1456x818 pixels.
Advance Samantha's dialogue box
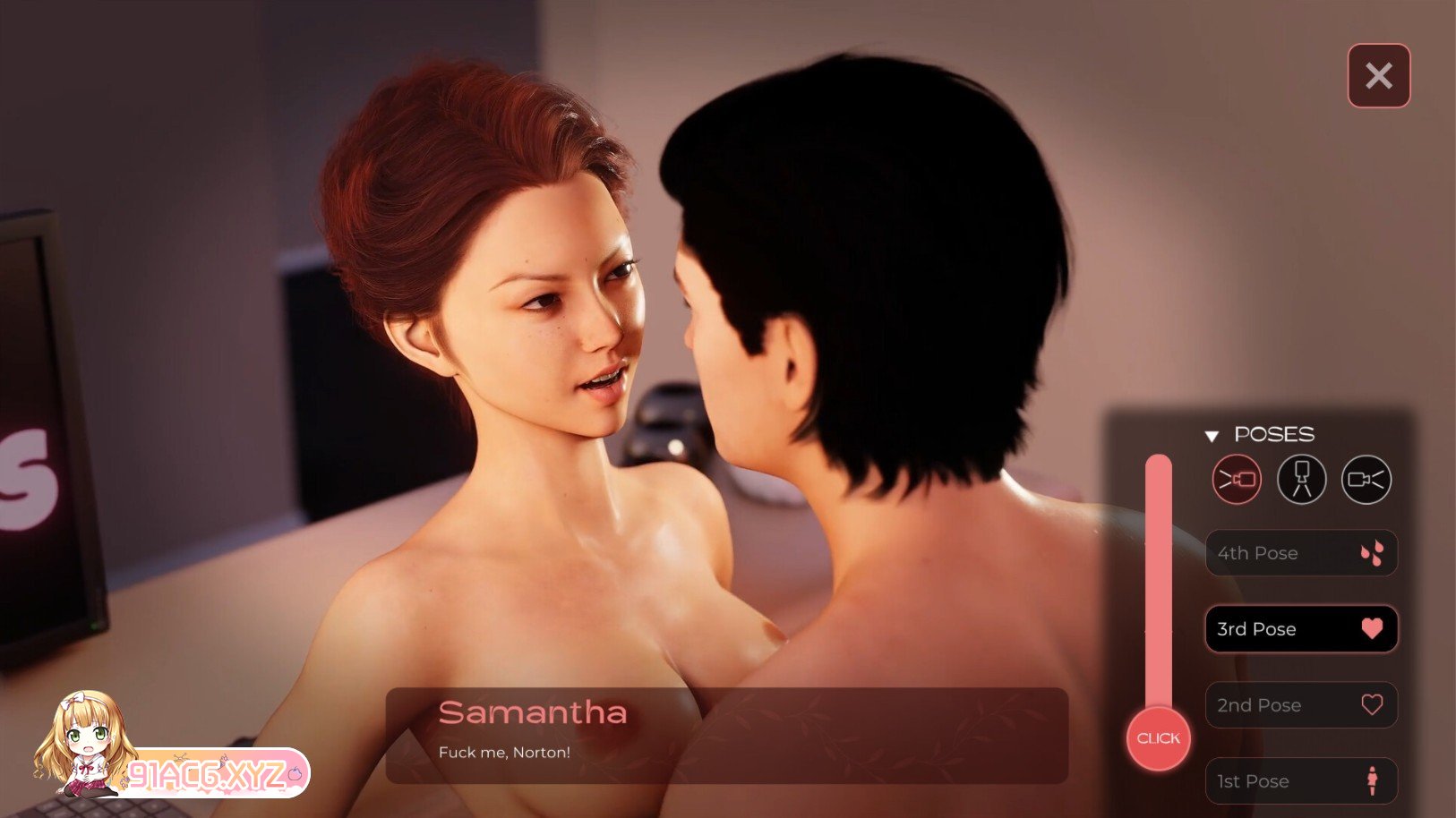pos(726,735)
